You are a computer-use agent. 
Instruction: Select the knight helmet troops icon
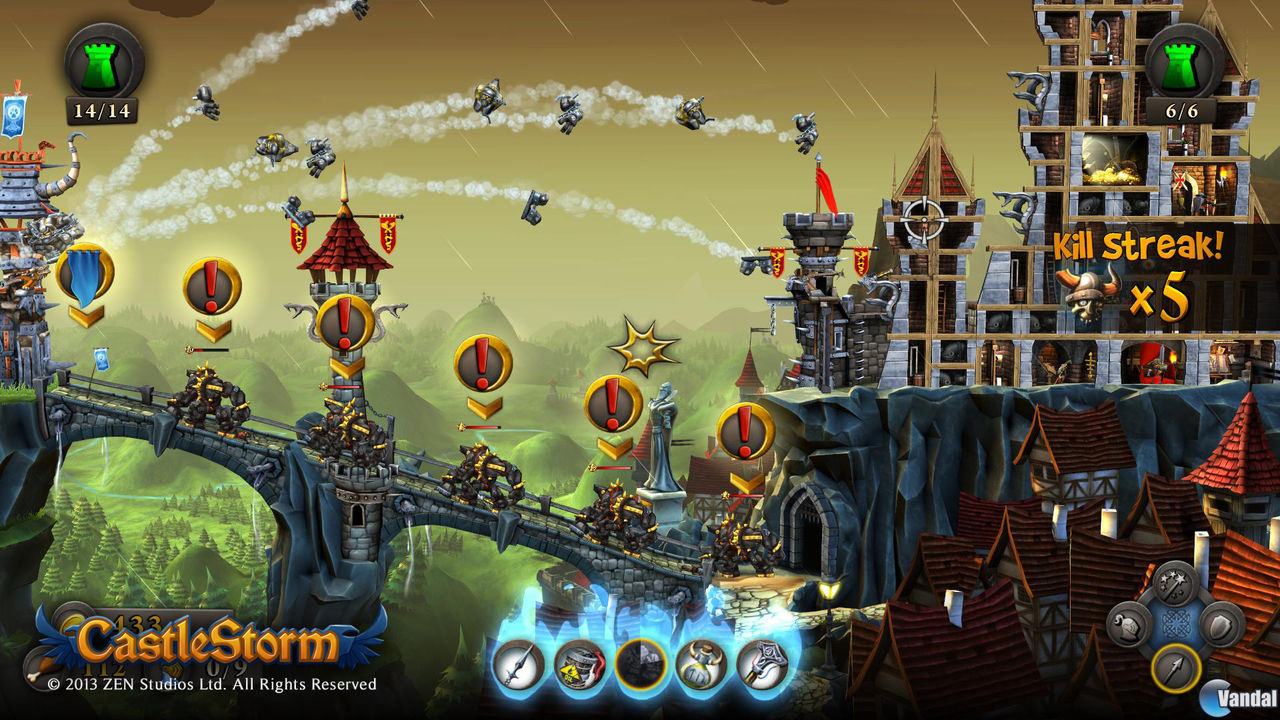(1128, 627)
